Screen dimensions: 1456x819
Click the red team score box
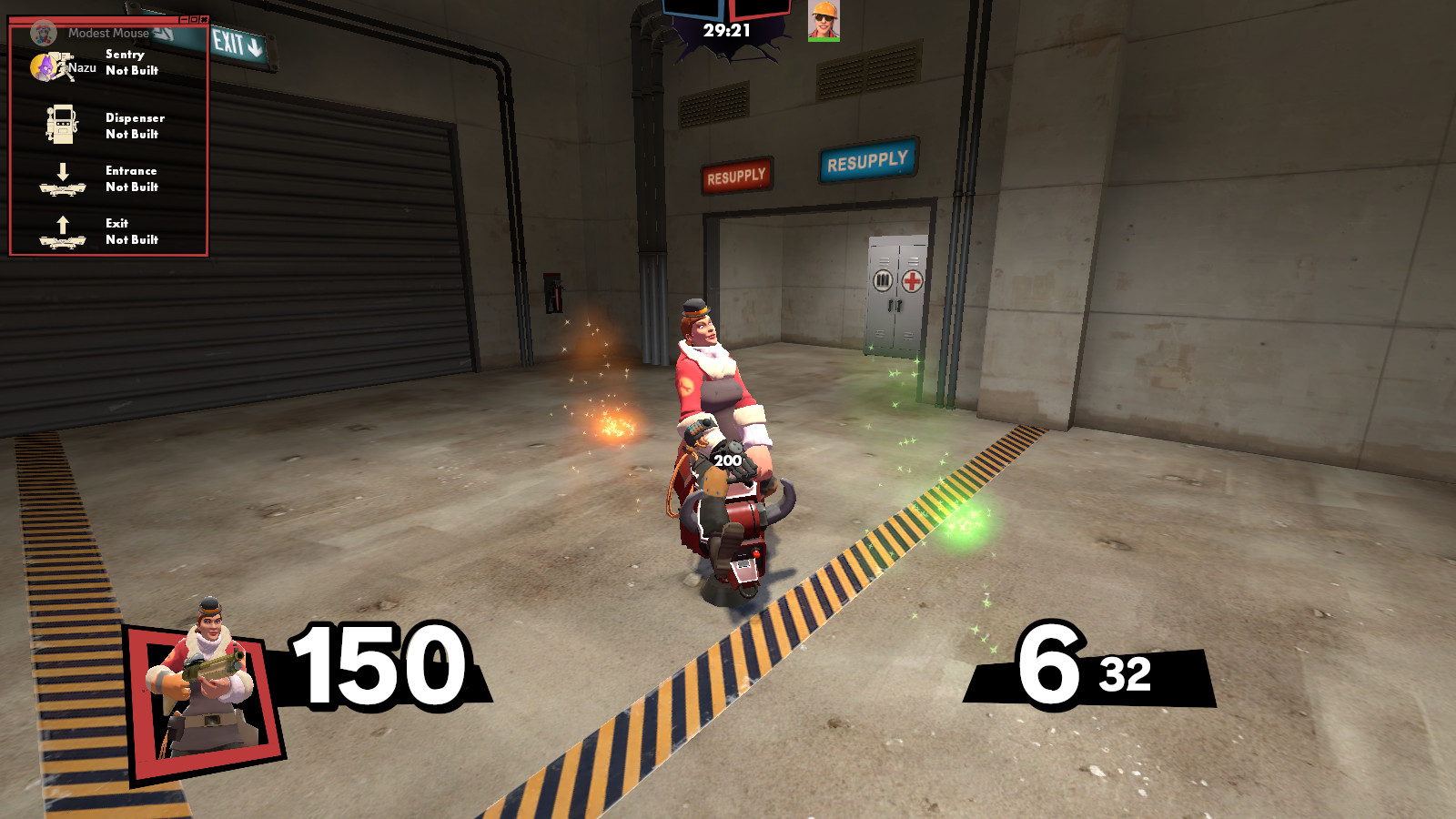[x=761, y=9]
